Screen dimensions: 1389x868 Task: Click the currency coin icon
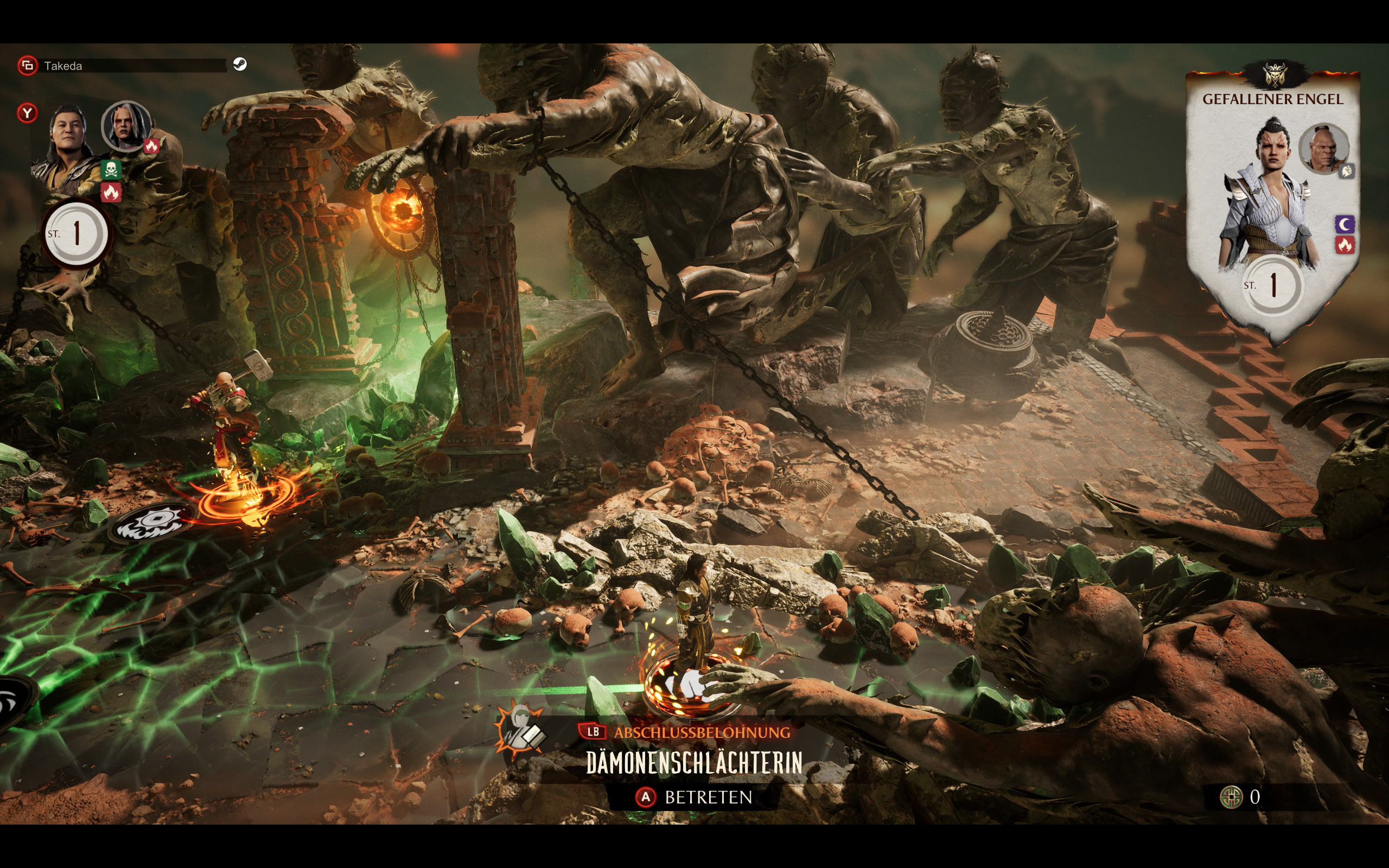tap(1231, 797)
